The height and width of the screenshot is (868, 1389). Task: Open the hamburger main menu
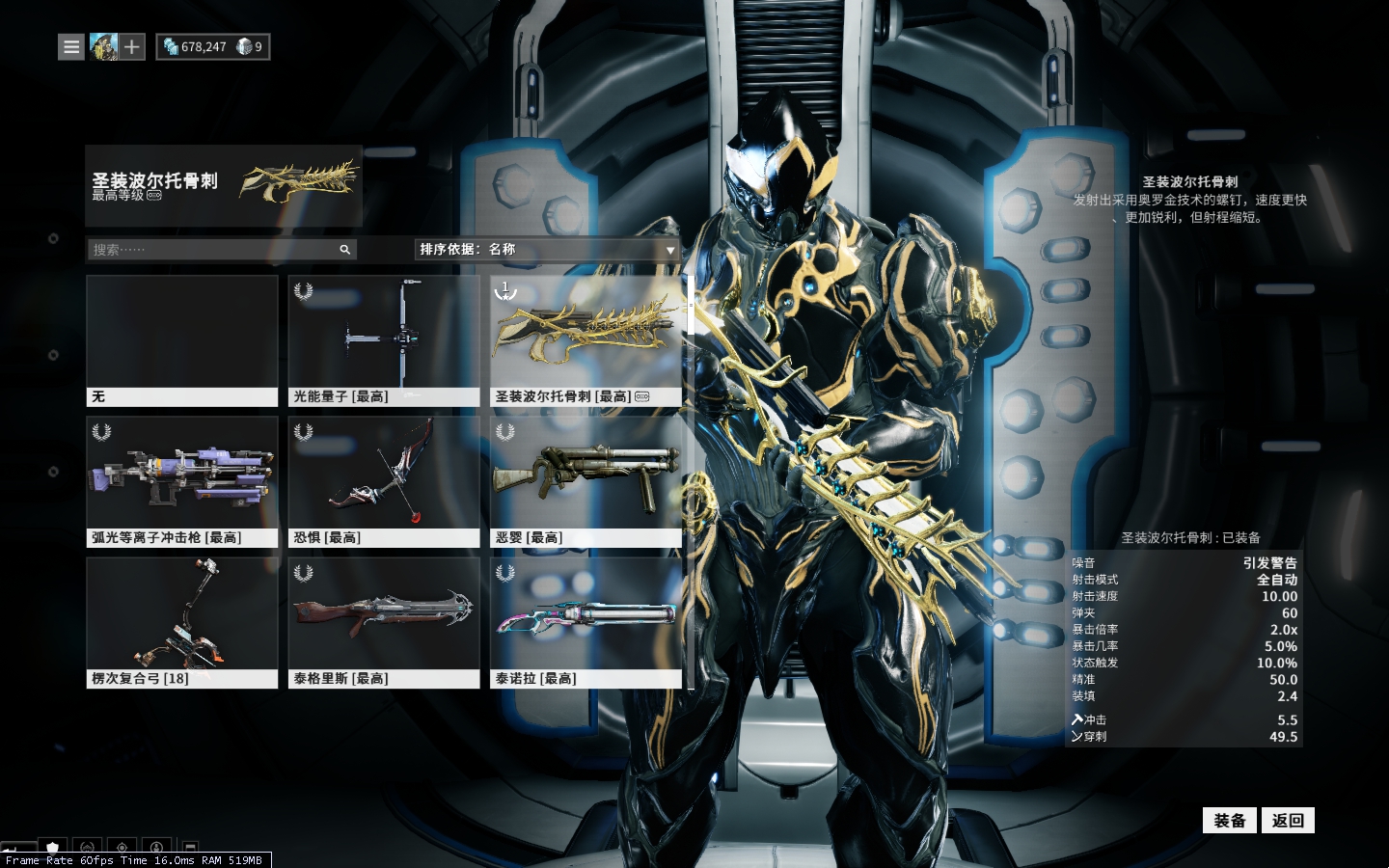coord(71,46)
